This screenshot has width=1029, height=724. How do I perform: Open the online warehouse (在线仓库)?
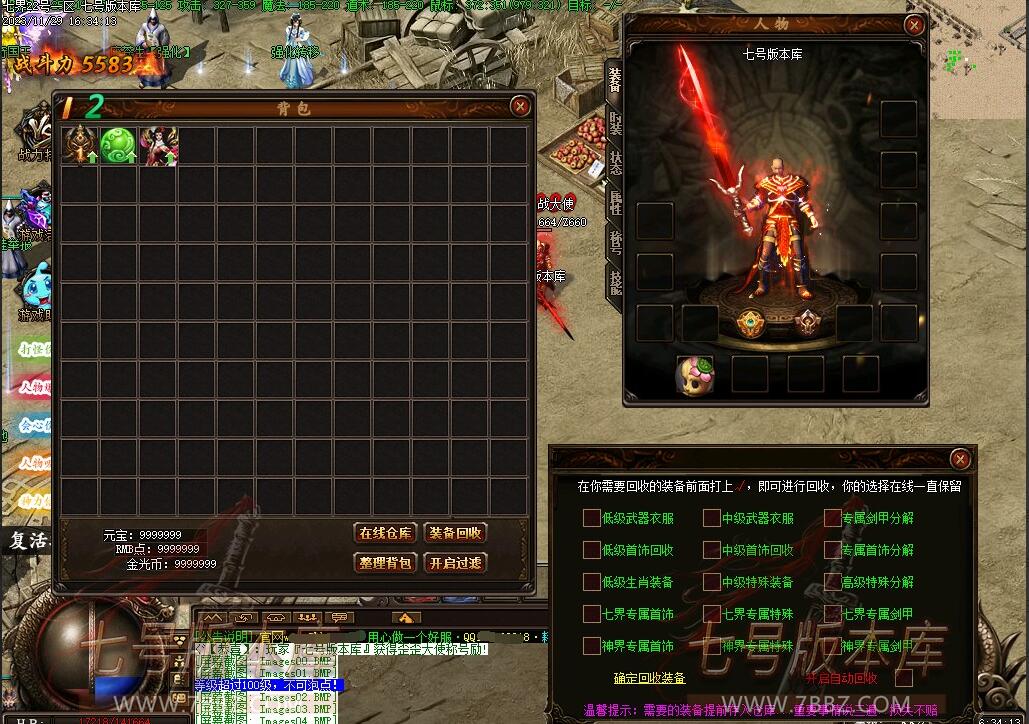pyautogui.click(x=385, y=533)
